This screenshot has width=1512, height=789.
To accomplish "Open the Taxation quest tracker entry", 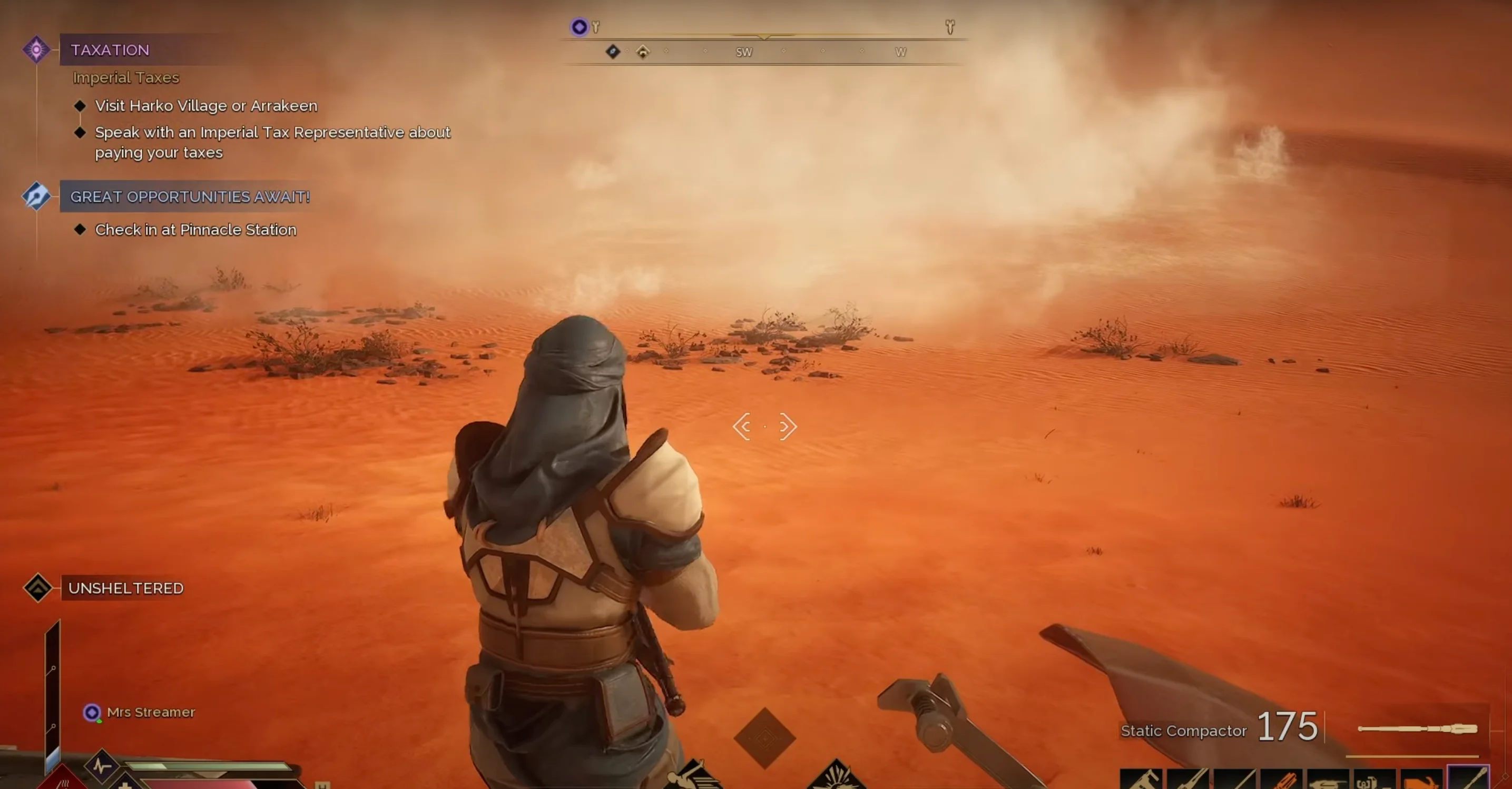I will click(x=110, y=50).
